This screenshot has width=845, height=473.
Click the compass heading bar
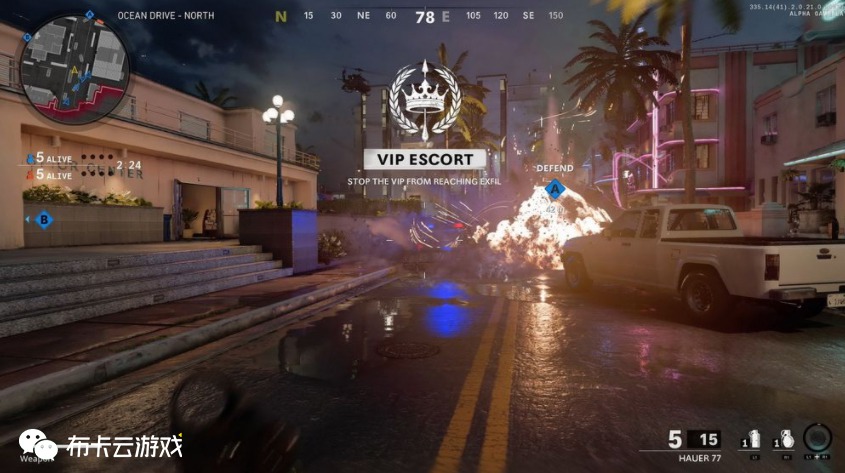tap(424, 16)
